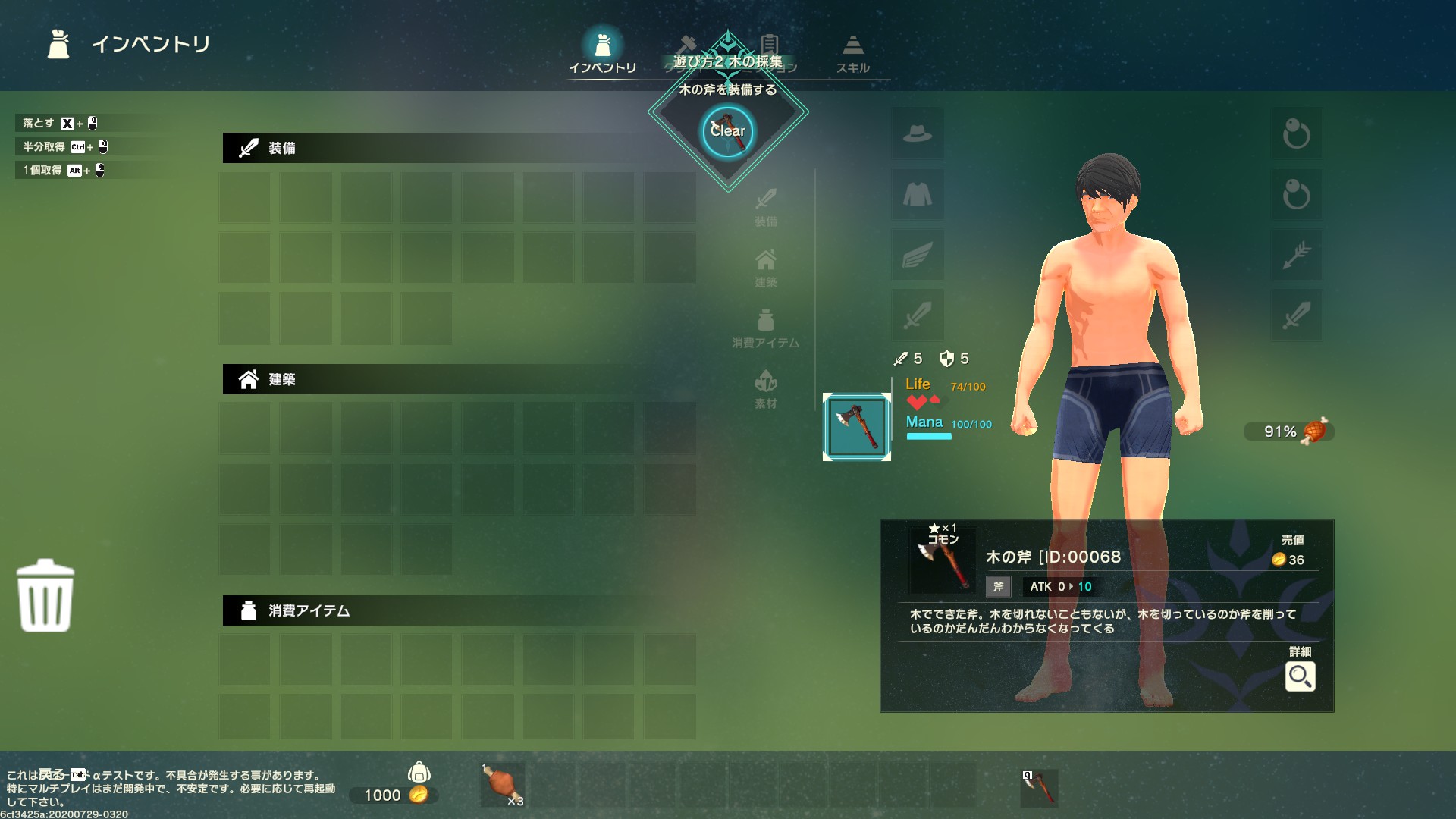
Task: Select the hat equipment slot
Action: (917, 134)
